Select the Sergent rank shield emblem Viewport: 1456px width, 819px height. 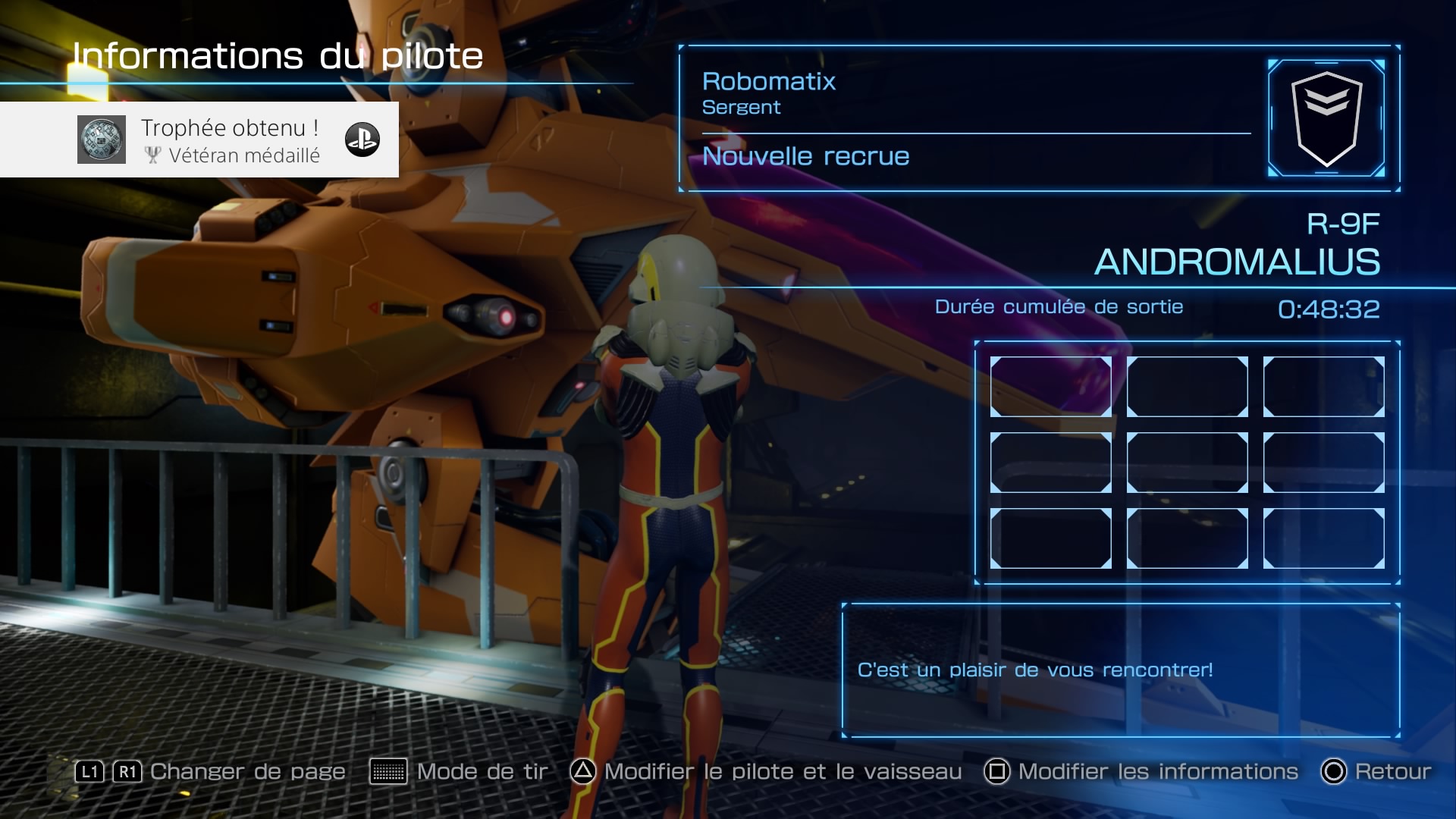[1326, 118]
